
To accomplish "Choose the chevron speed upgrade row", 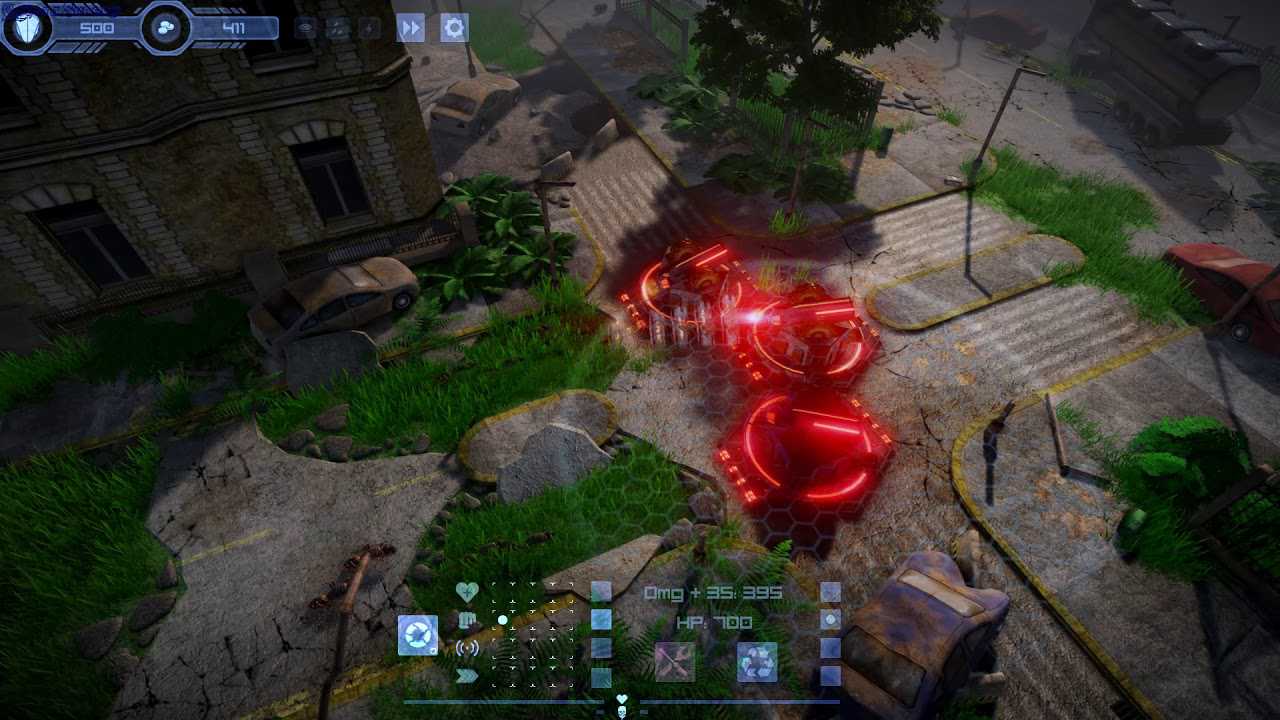I will pos(467,676).
